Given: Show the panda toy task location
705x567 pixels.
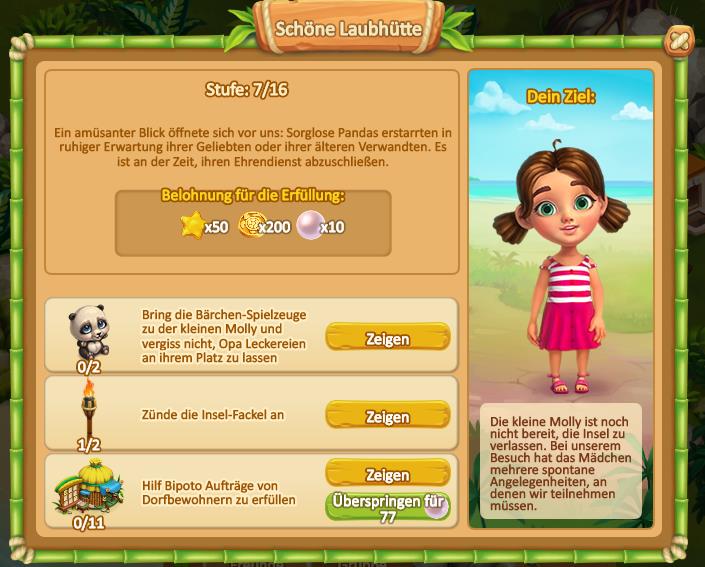Looking at the screenshot, I should click(387, 338).
